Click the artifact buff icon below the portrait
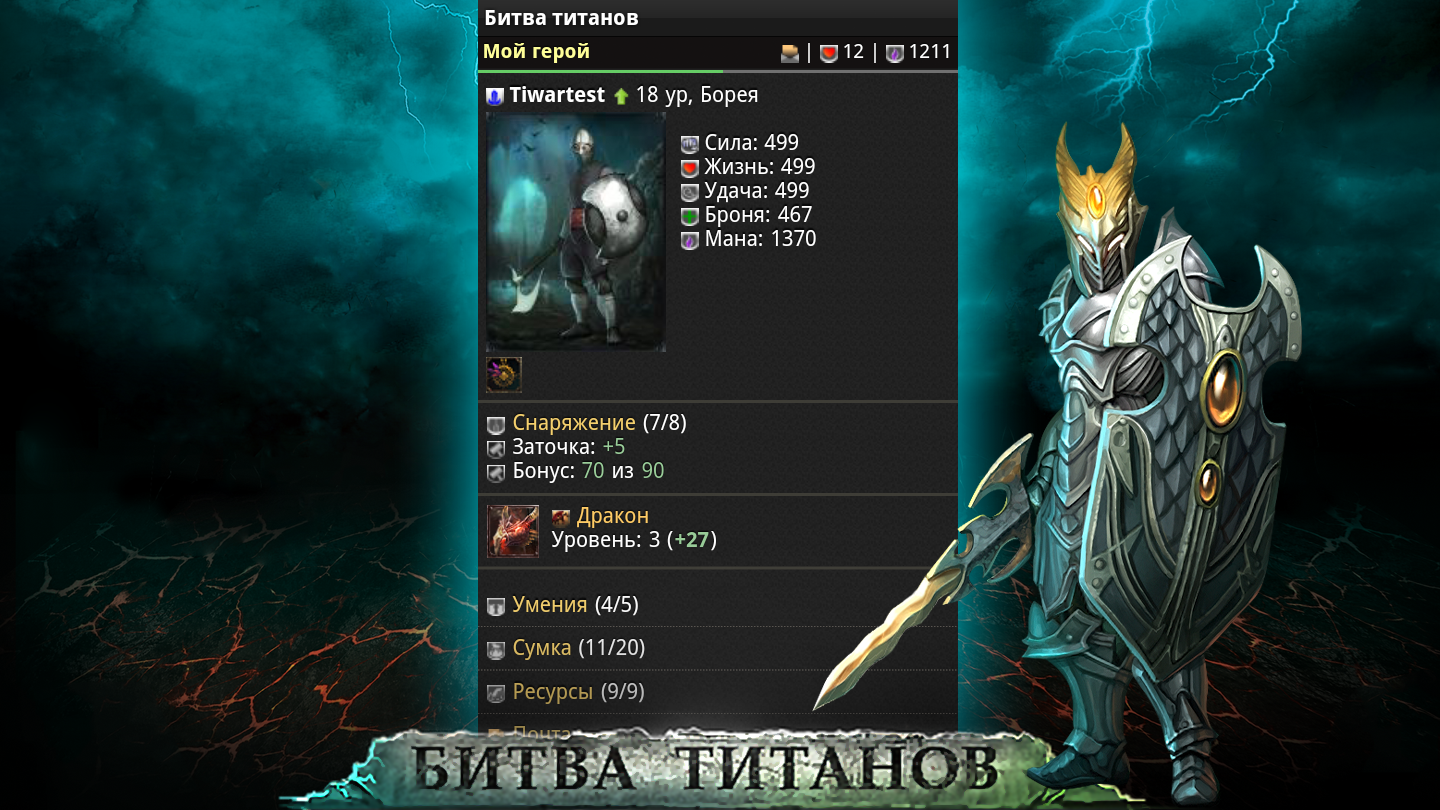This screenshot has height=810, width=1440. (x=503, y=373)
